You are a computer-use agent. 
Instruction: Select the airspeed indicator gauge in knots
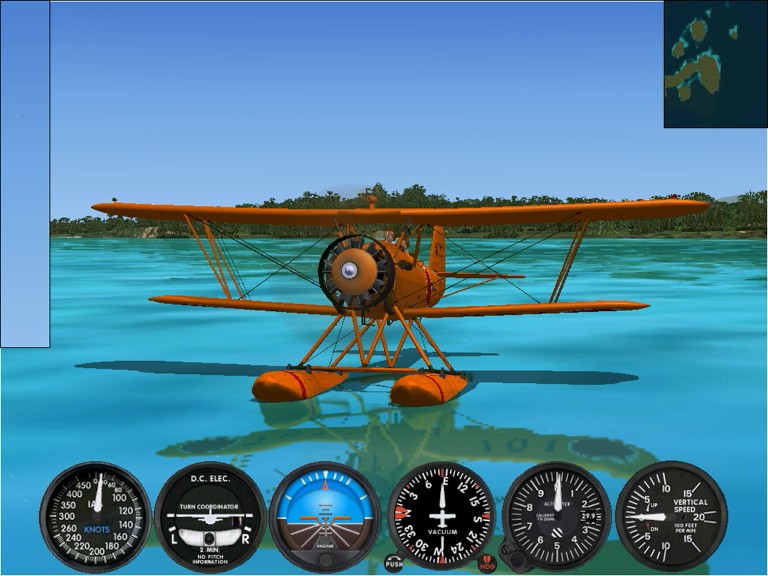(x=94, y=516)
